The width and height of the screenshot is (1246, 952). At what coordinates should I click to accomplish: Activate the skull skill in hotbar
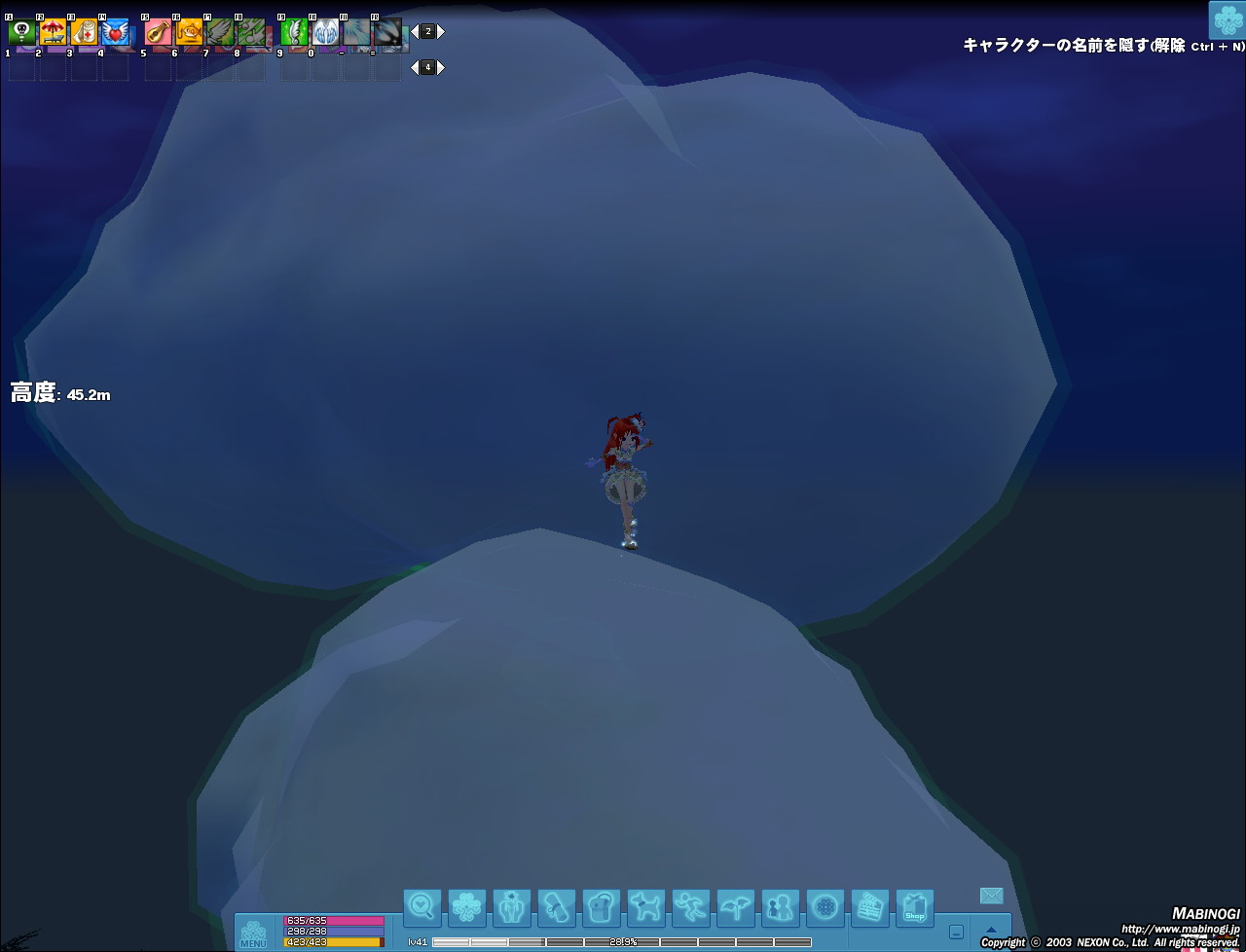click(x=21, y=33)
